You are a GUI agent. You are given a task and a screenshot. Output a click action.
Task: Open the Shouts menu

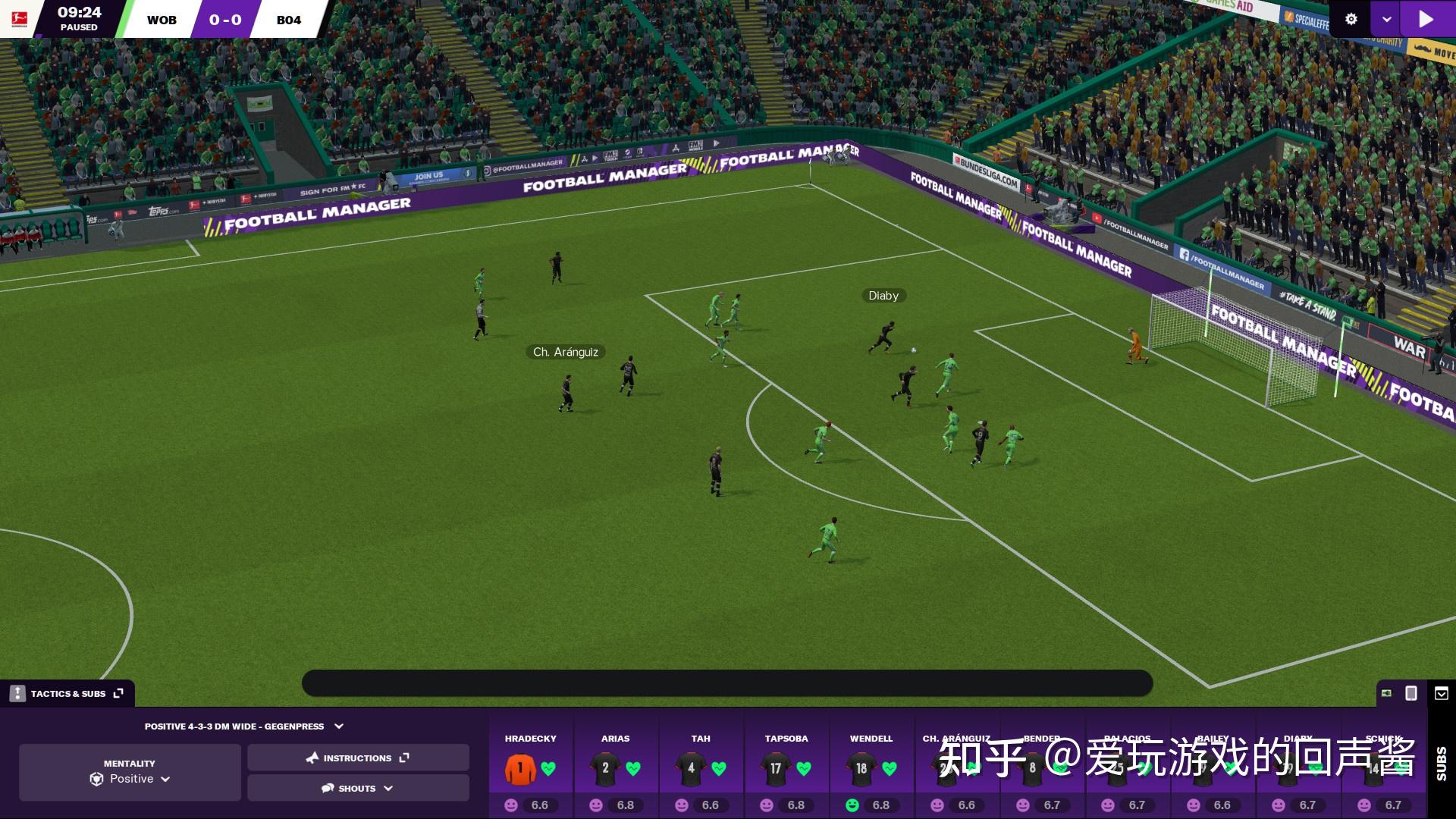pyautogui.click(x=358, y=788)
